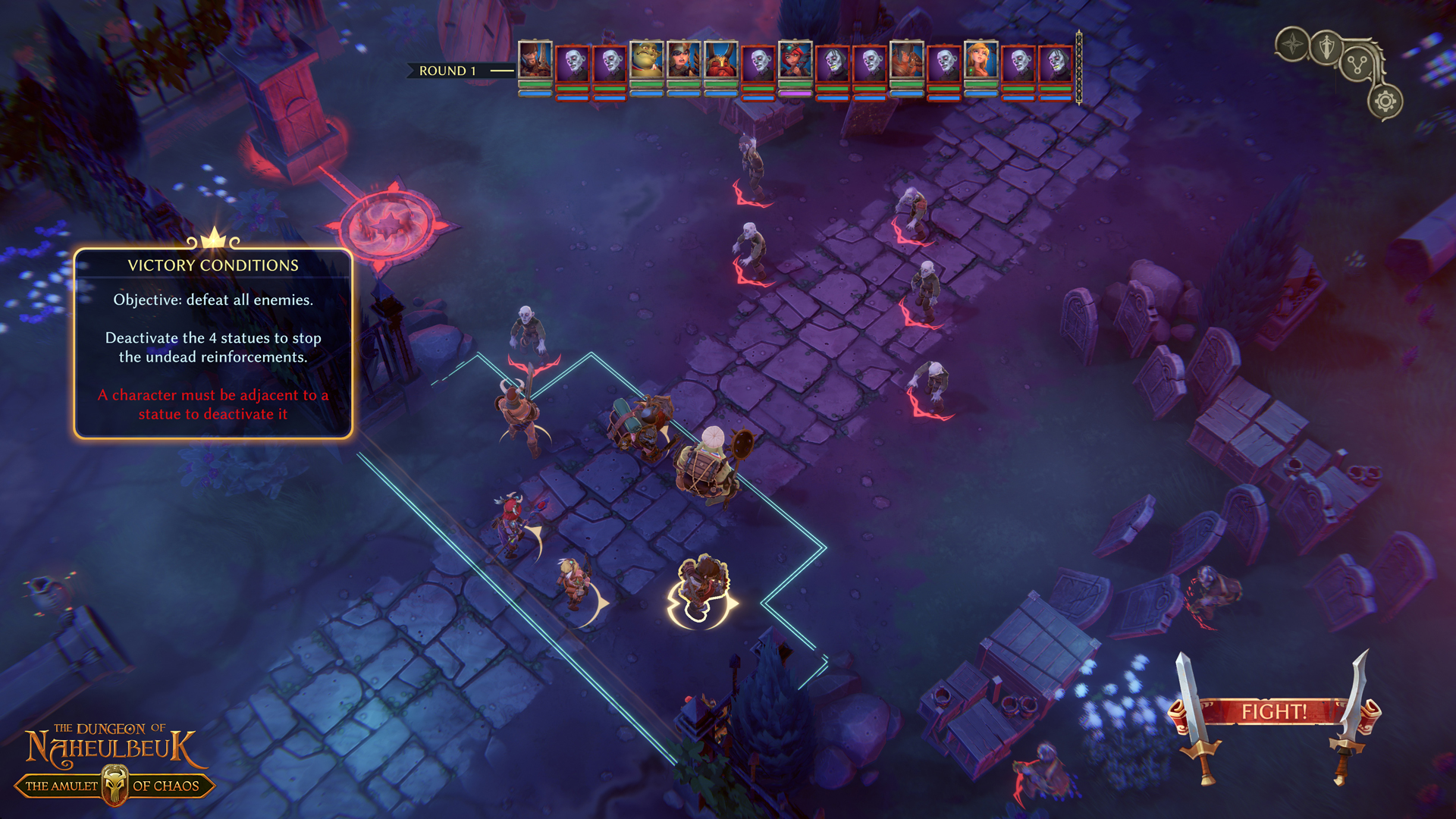Select the horned-helmet Dwarf portrait in turn order
Image resolution: width=1456 pixels, height=819 pixels.
click(x=720, y=61)
